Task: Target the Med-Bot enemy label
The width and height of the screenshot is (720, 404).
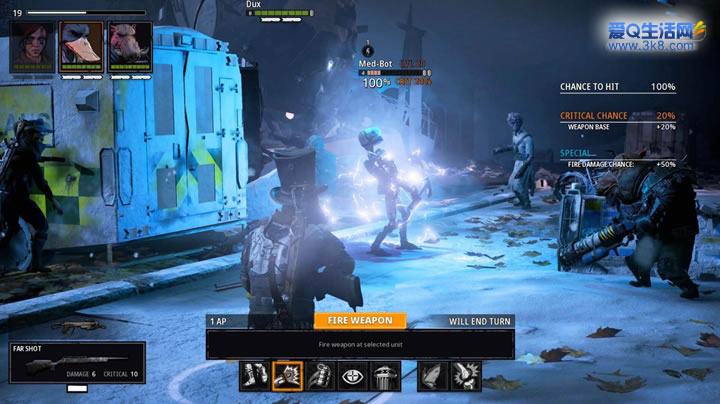Action: coord(377,64)
